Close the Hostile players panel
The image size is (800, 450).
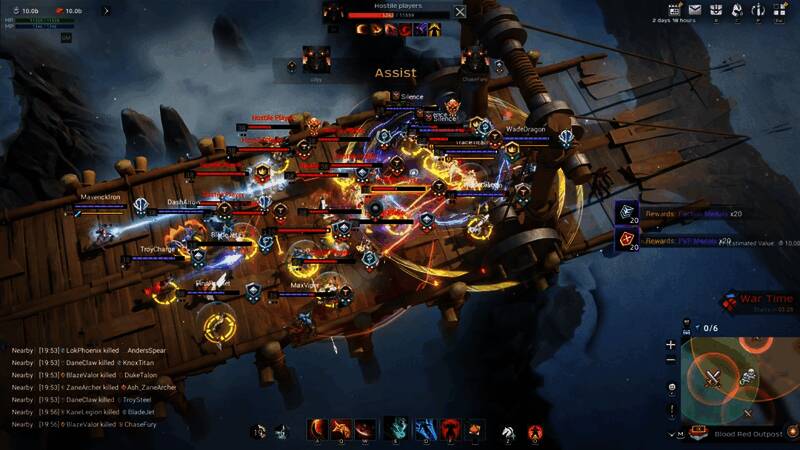coord(460,12)
